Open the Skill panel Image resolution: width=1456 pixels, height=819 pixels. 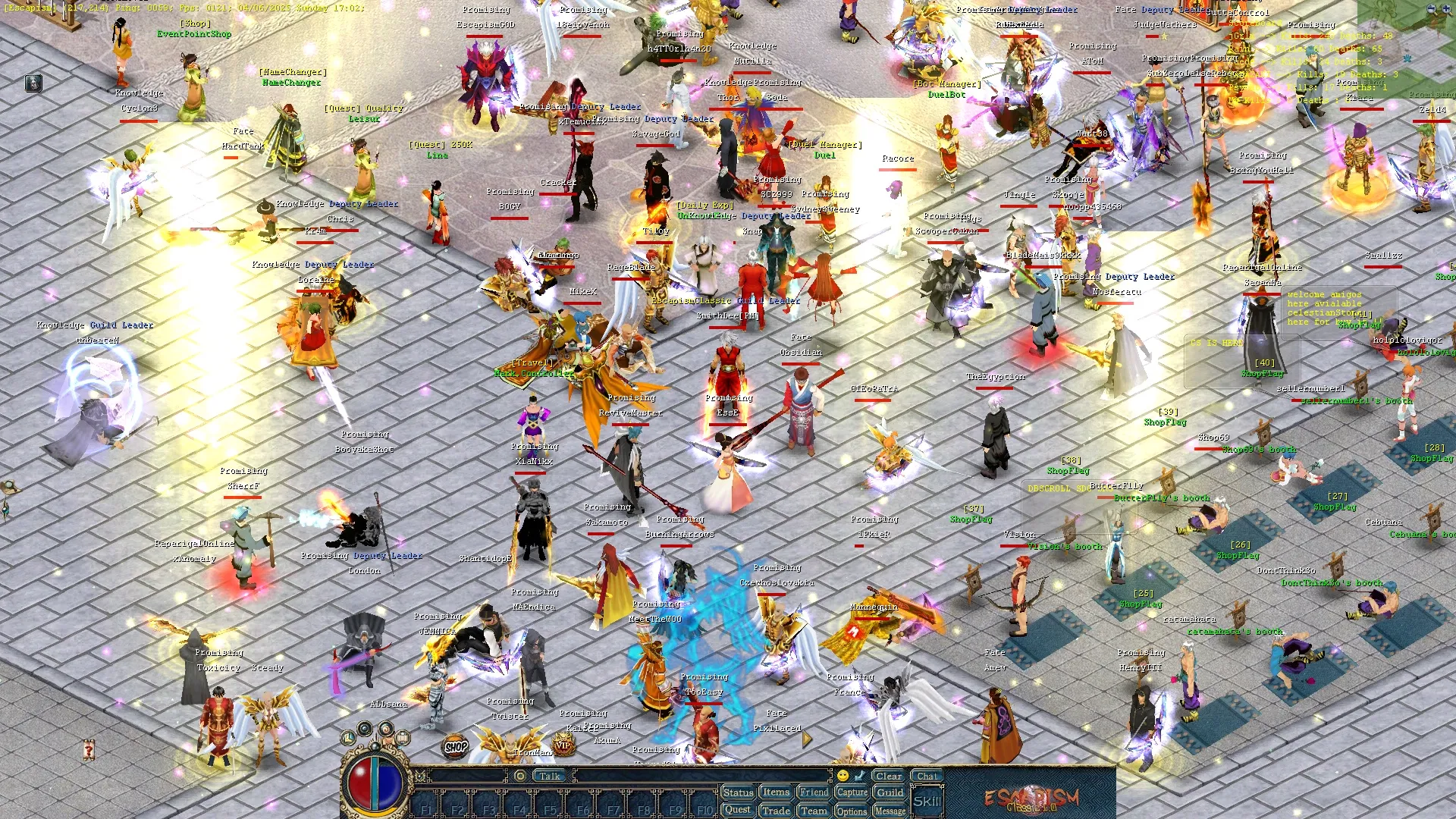coord(927,802)
